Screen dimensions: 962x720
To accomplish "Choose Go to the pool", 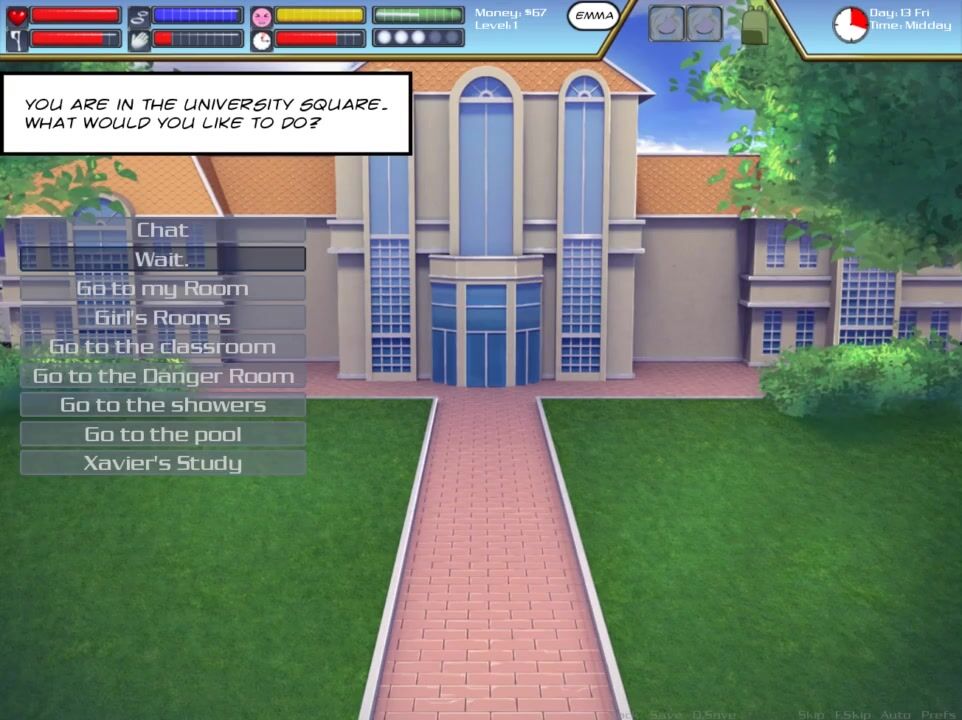I will 162,434.
